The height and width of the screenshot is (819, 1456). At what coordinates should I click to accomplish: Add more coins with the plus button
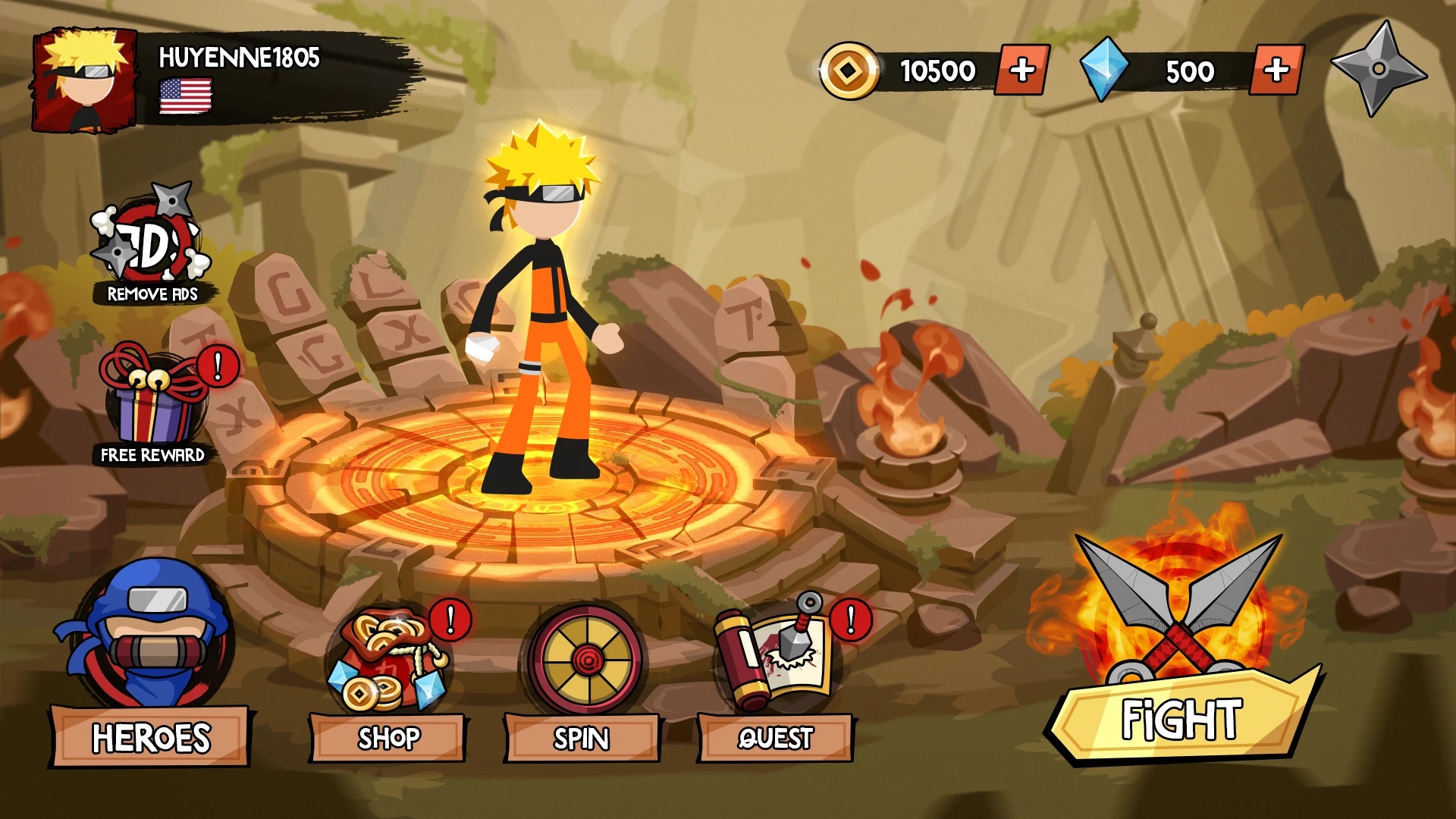point(1020,71)
